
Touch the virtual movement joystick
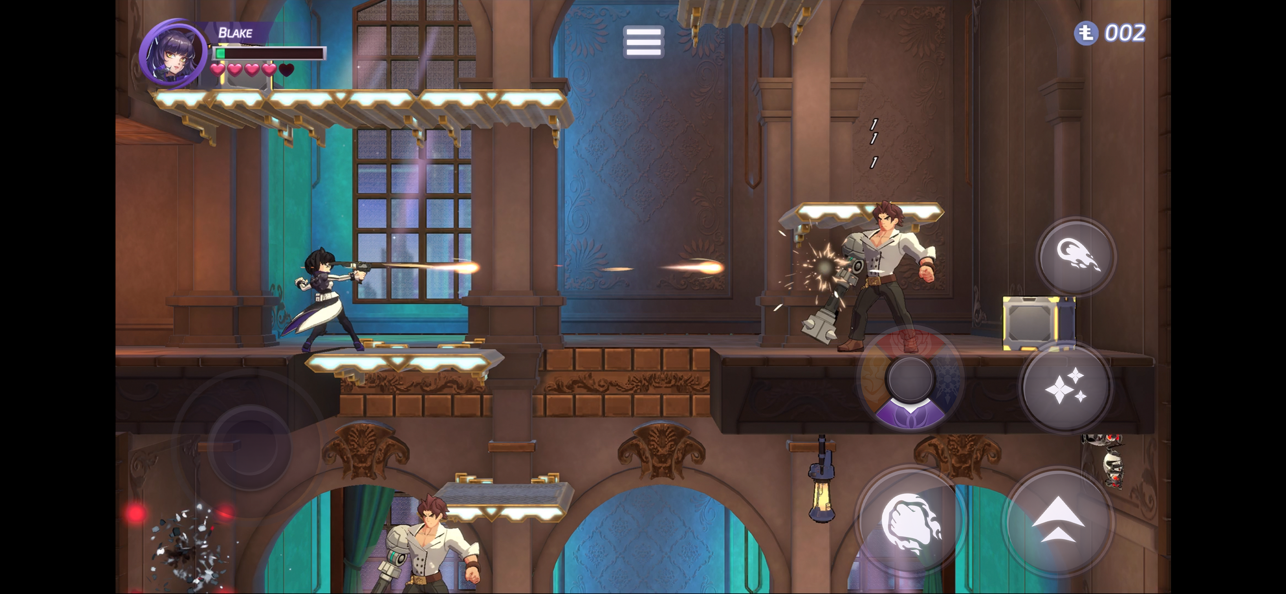point(248,446)
